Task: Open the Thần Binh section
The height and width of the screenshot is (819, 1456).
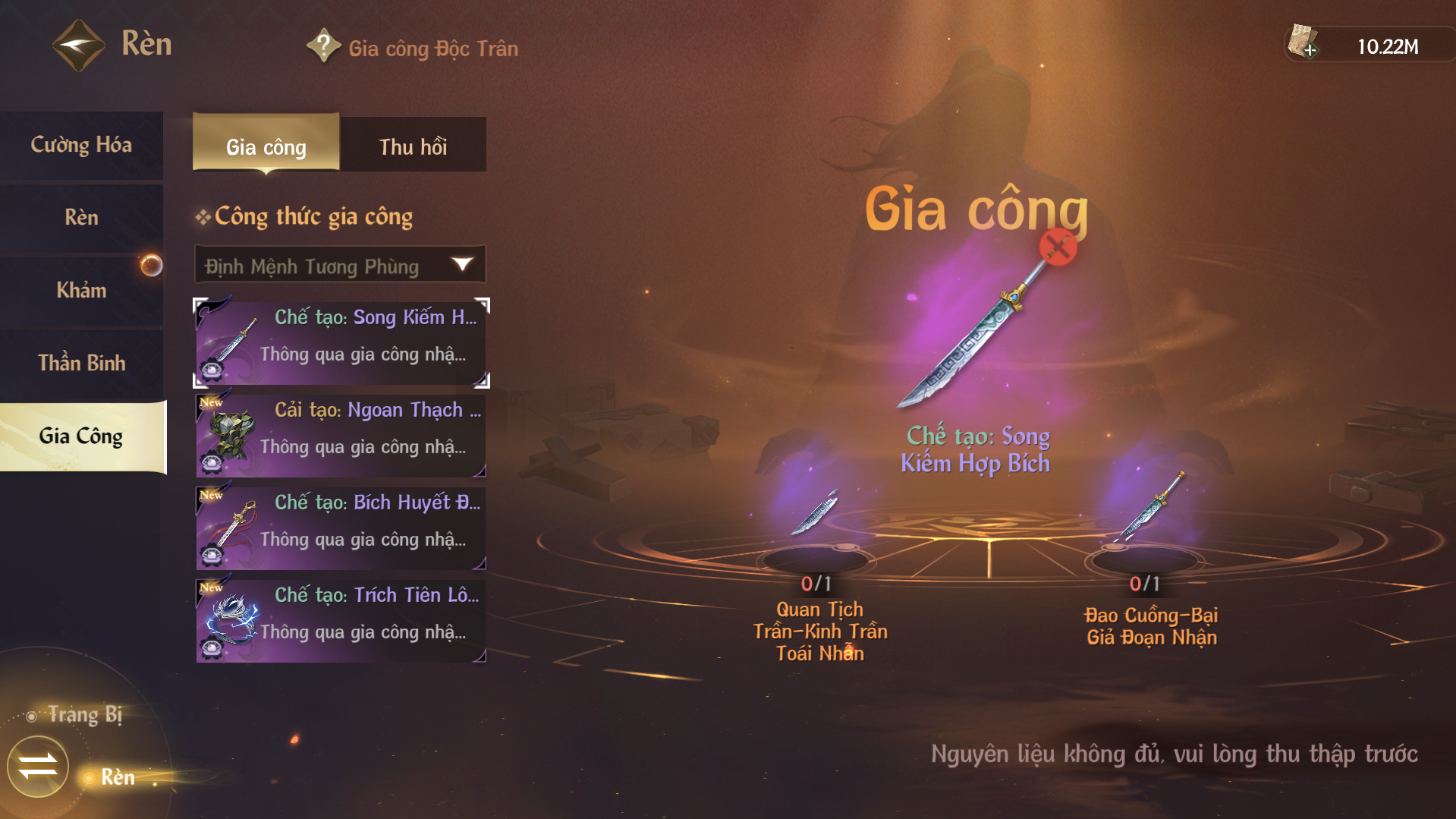Action: (x=81, y=364)
